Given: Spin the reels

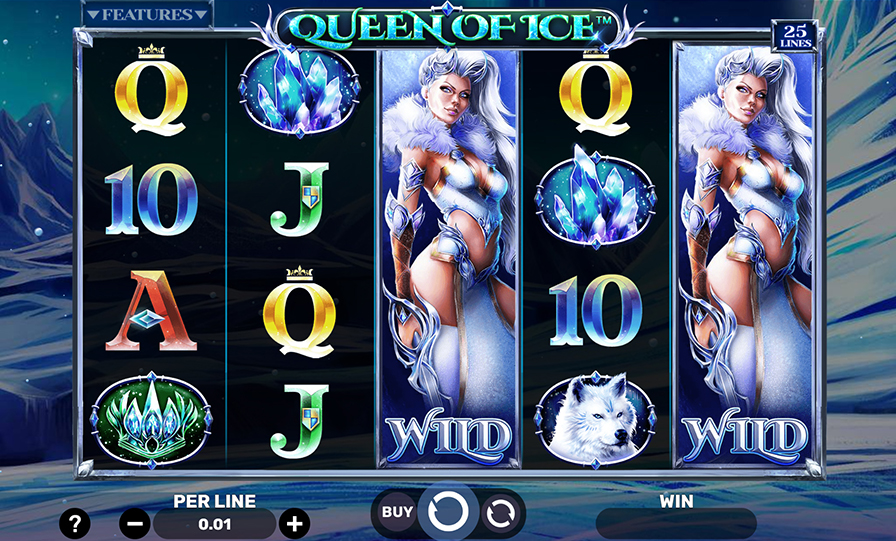Looking at the screenshot, I should 447,513.
